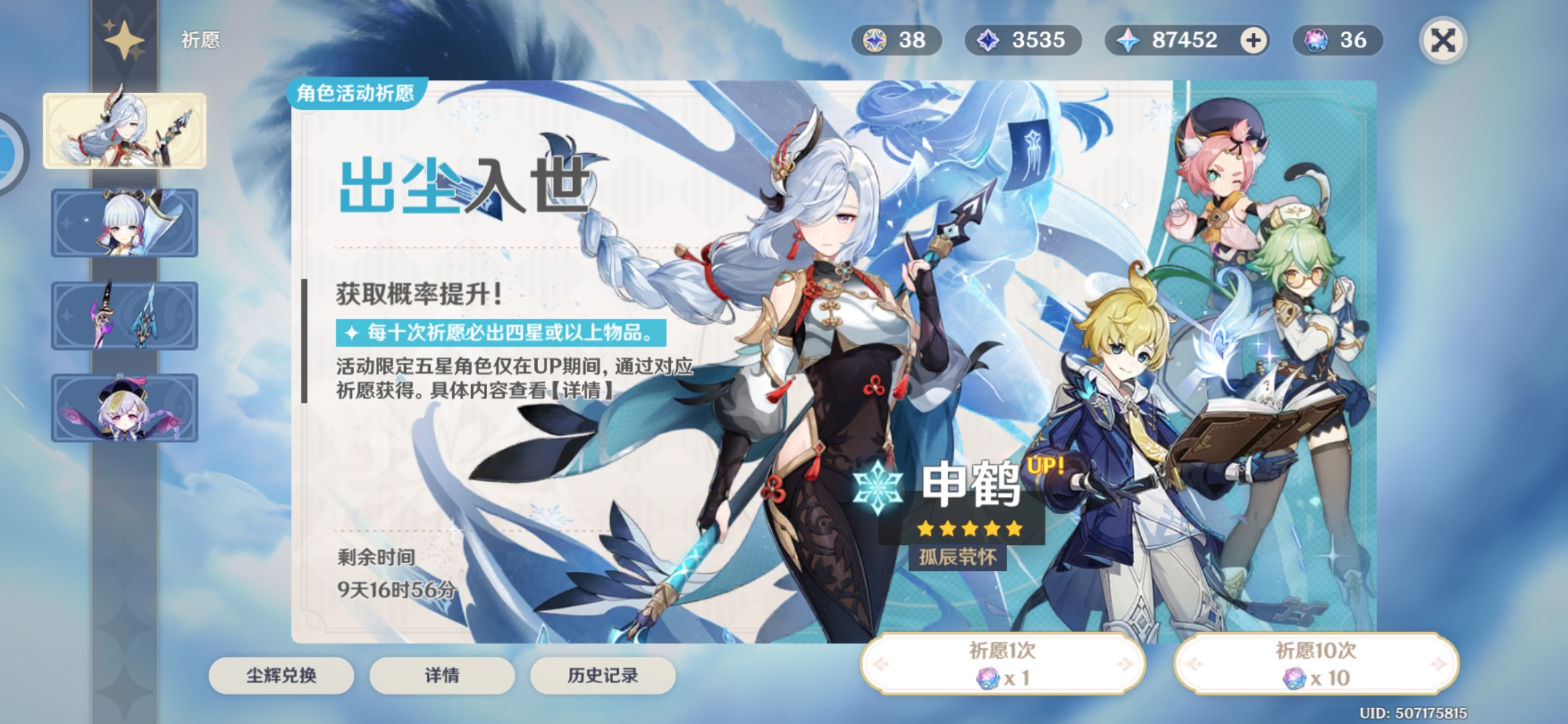Close the wish screen with the X button
Screen dimensions: 1568x724
point(1443,40)
